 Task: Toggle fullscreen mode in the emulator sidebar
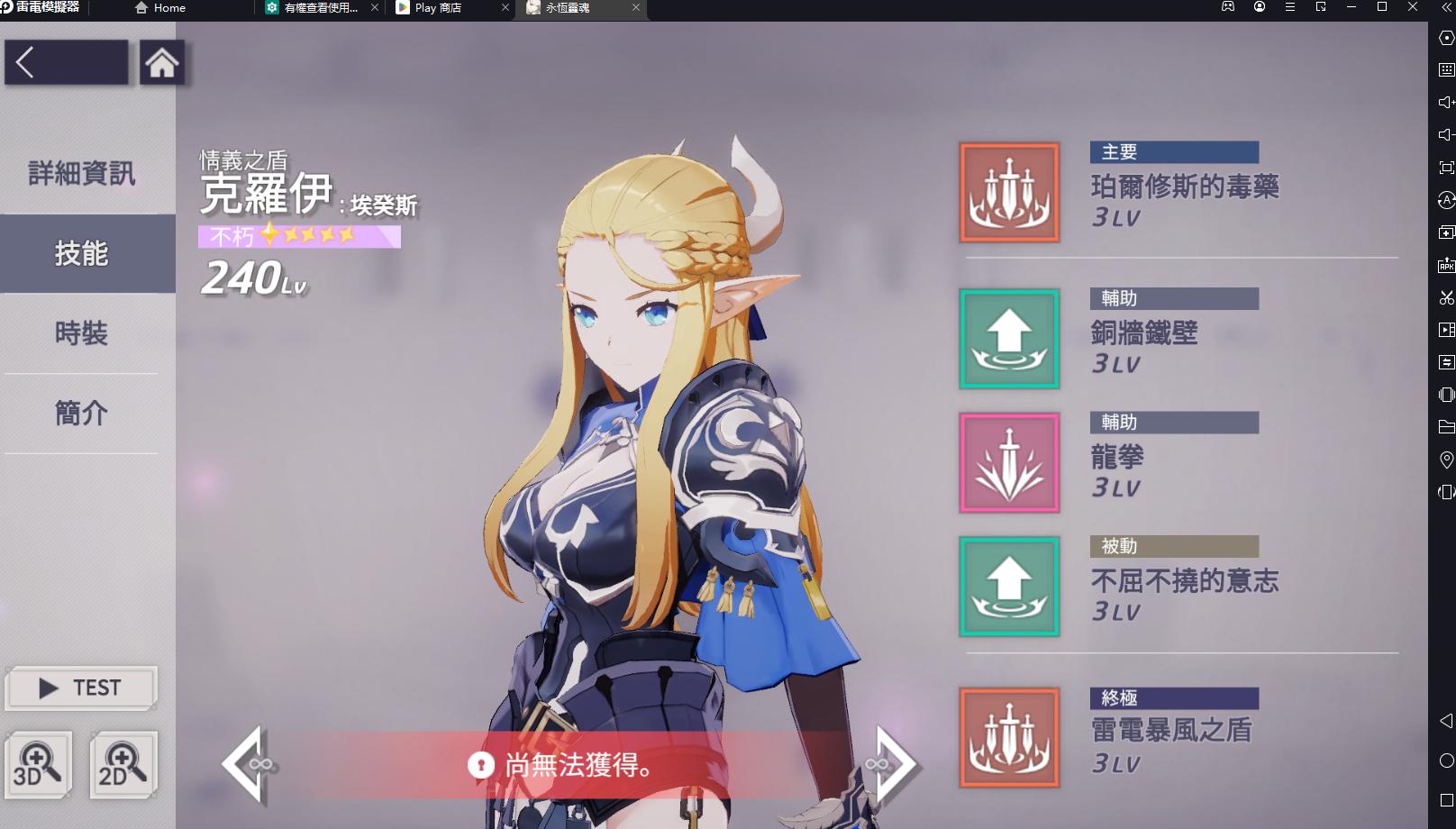pos(1446,167)
